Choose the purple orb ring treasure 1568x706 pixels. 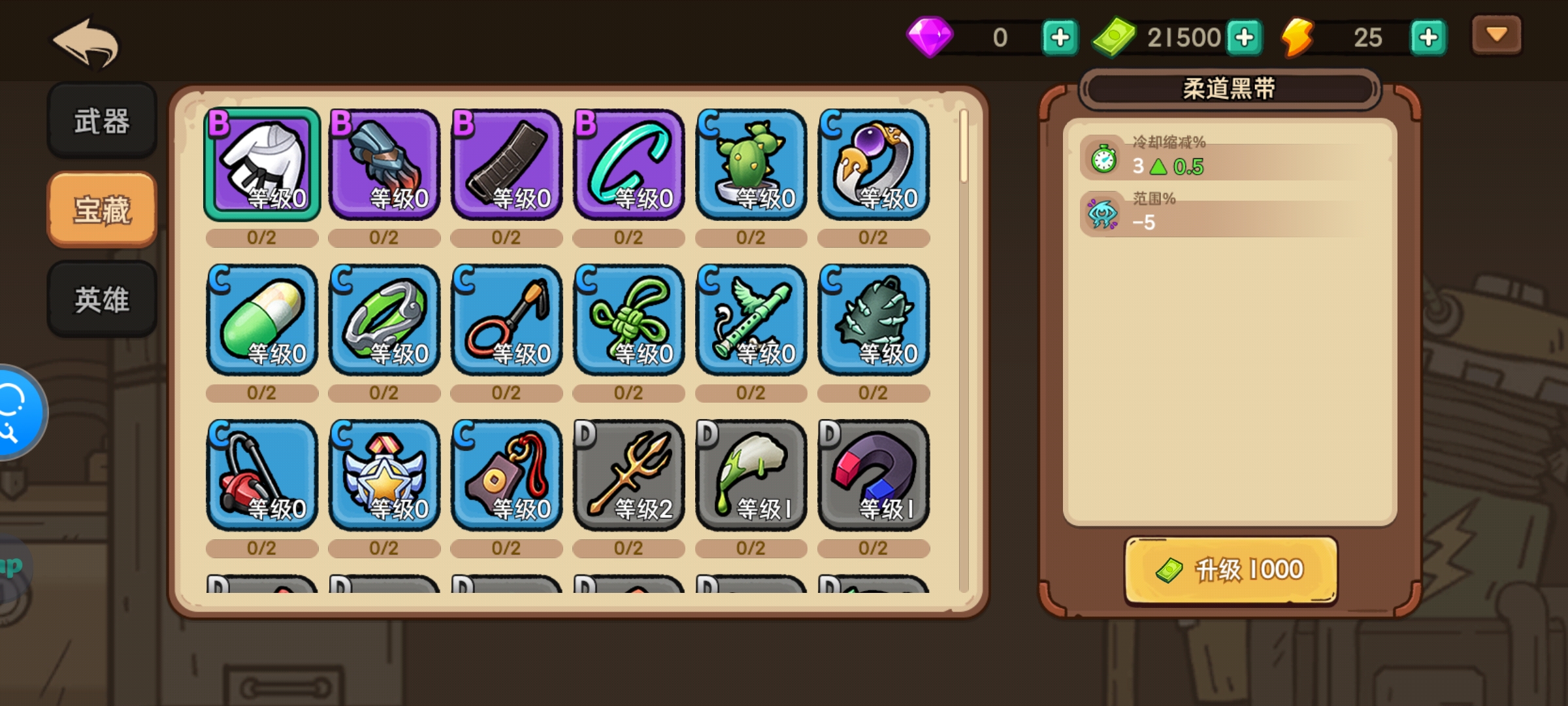[x=873, y=164]
